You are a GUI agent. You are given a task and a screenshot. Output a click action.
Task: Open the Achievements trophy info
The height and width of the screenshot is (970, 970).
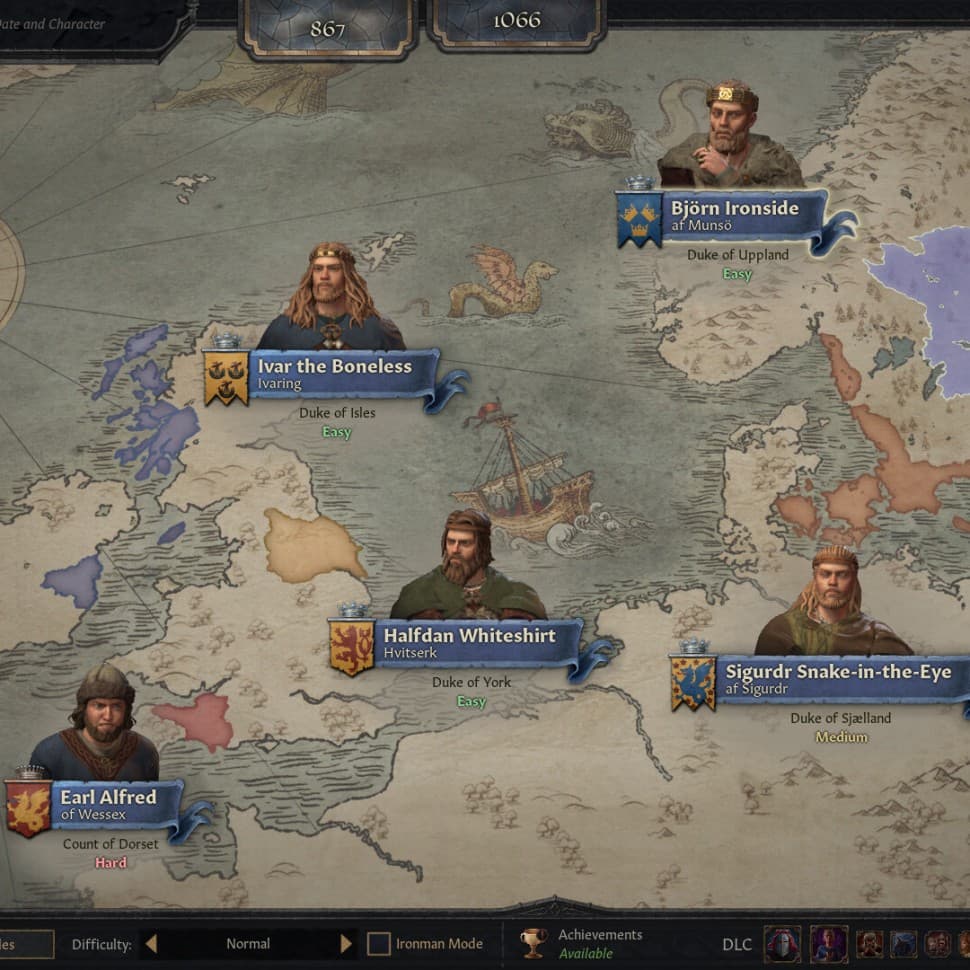tap(534, 943)
